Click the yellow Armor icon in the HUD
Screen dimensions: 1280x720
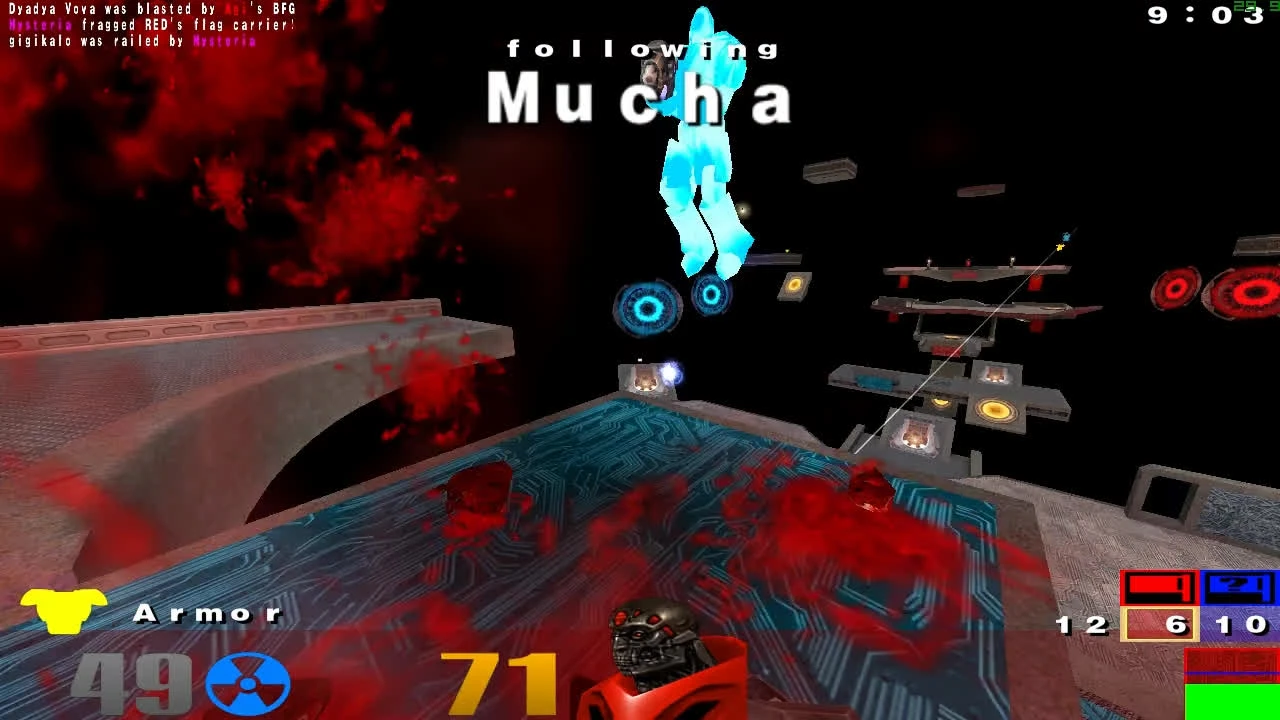(63, 613)
